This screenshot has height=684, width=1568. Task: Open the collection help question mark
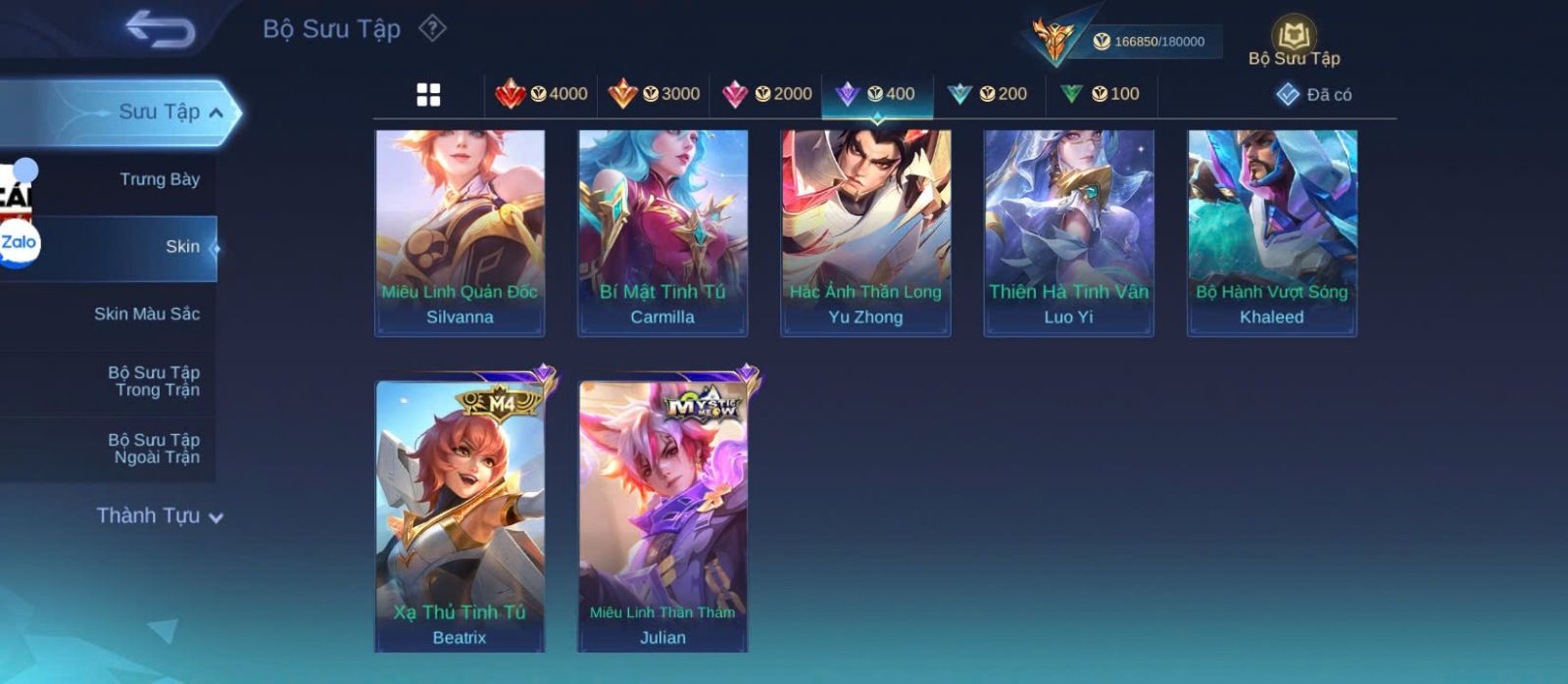tap(432, 28)
